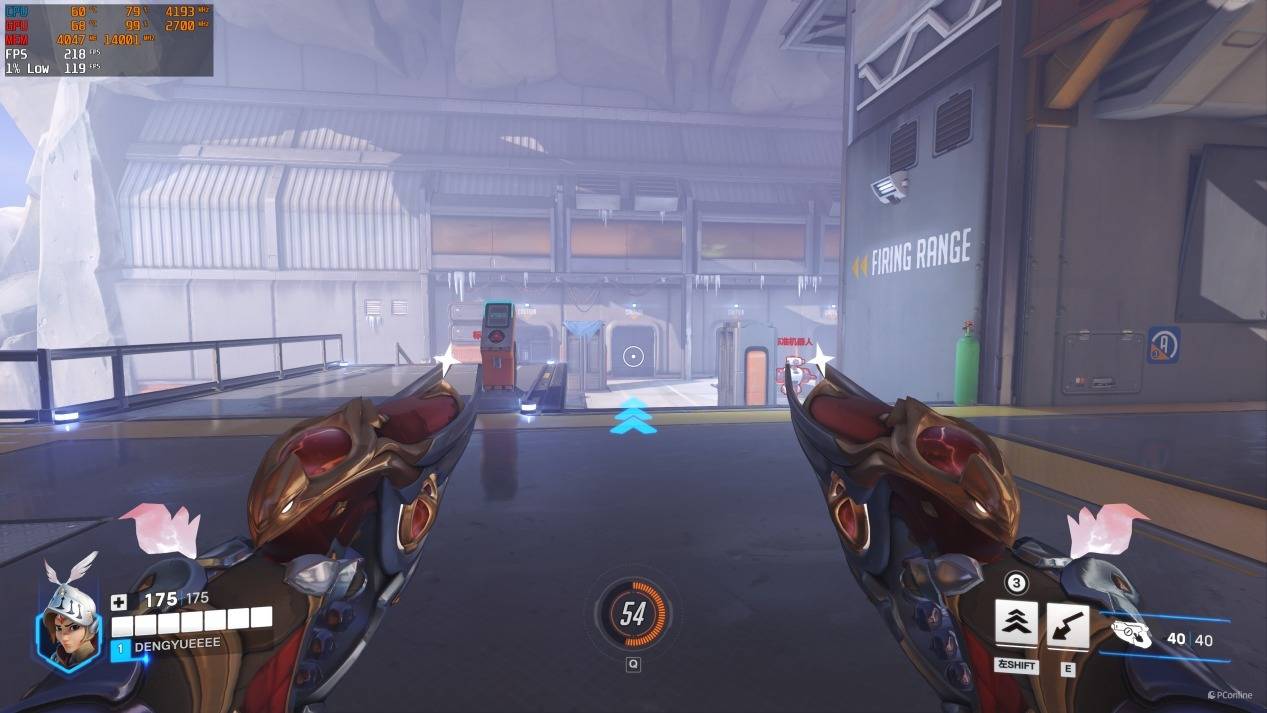The height and width of the screenshot is (713, 1267).
Task: Use the Recall ability icon
Action: (1067, 624)
